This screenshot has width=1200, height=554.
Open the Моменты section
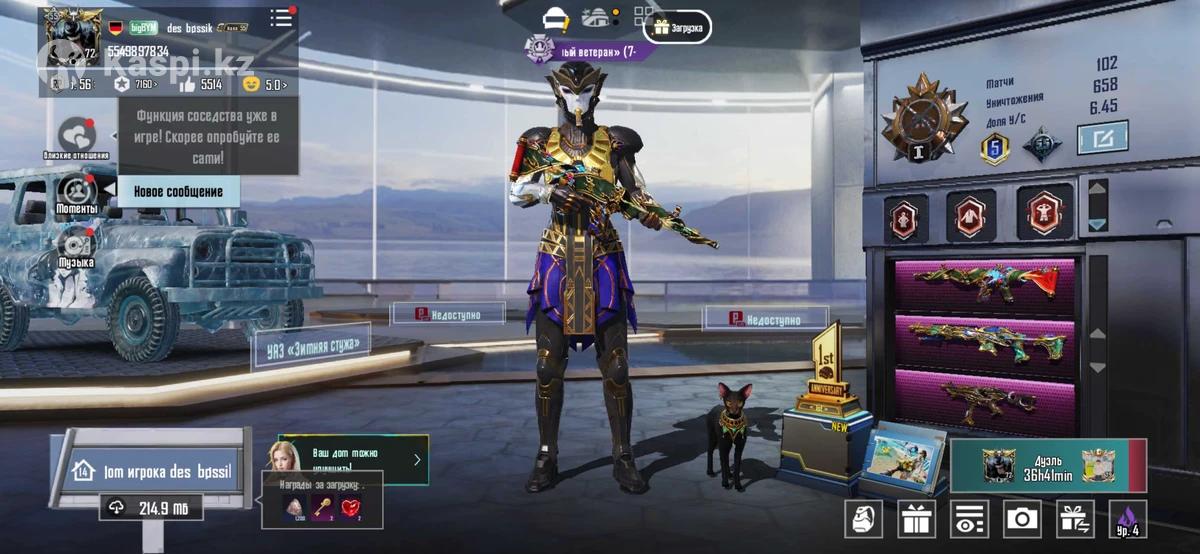(76, 192)
